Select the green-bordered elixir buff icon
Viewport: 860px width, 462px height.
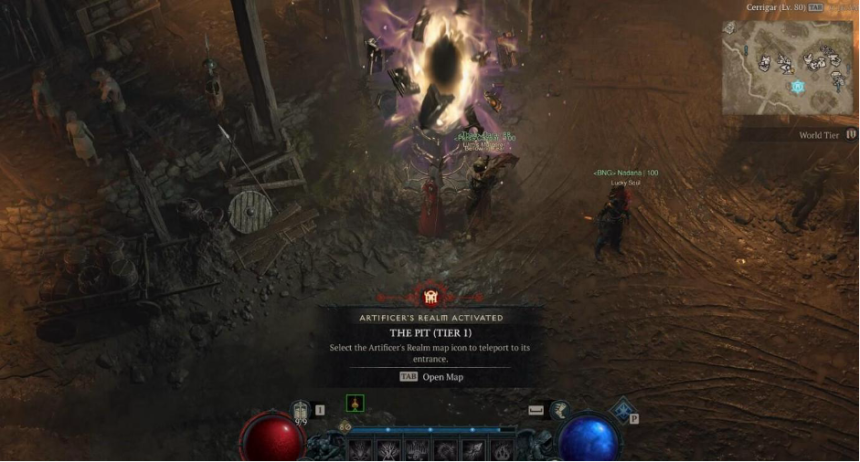click(x=355, y=404)
